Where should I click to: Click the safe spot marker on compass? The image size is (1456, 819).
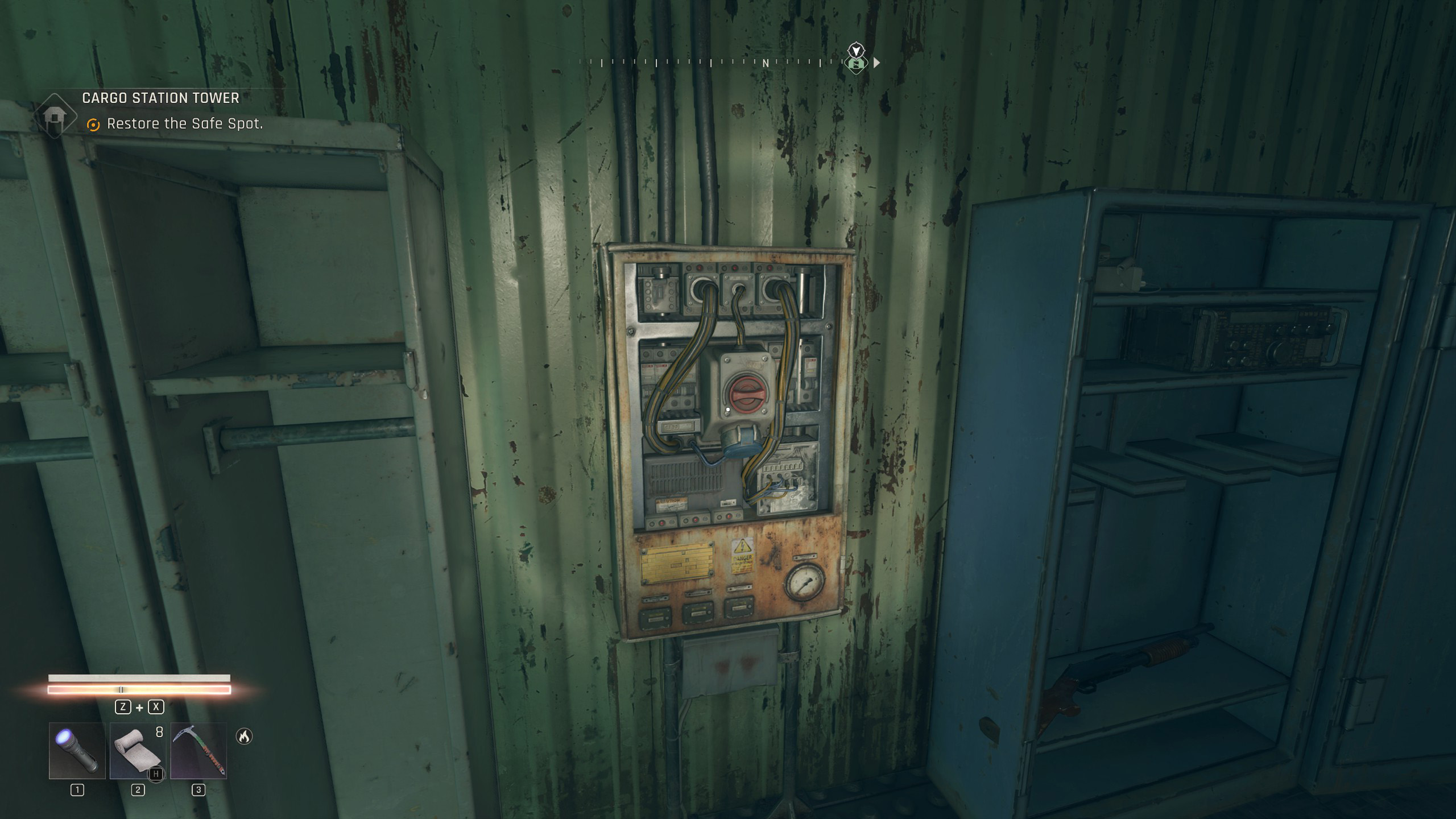(x=856, y=64)
